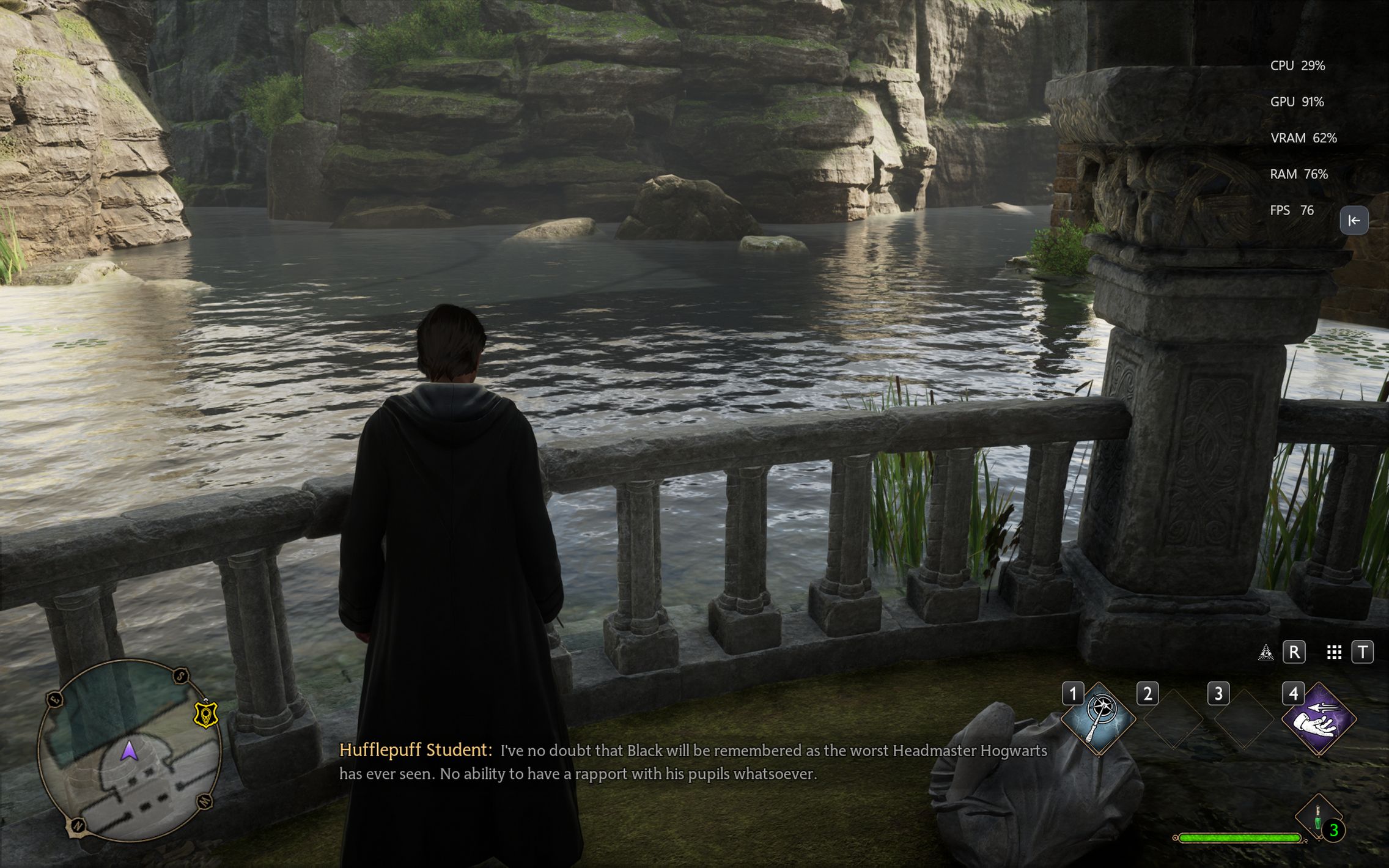Image resolution: width=1389 pixels, height=868 pixels.
Task: Activate the purple hand spell in slot 4
Action: click(1318, 719)
